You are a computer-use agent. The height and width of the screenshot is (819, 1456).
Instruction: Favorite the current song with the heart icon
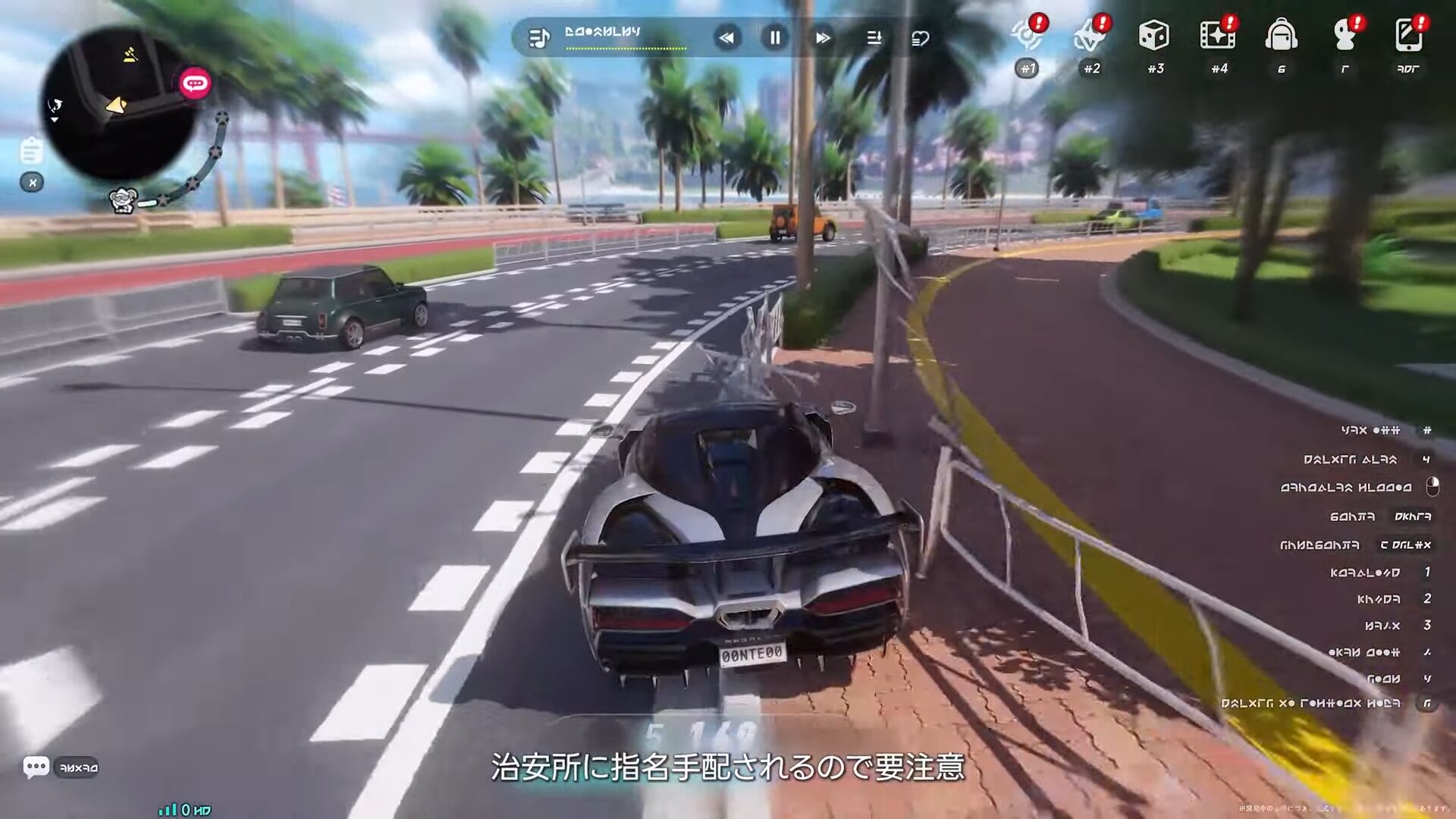(x=920, y=38)
